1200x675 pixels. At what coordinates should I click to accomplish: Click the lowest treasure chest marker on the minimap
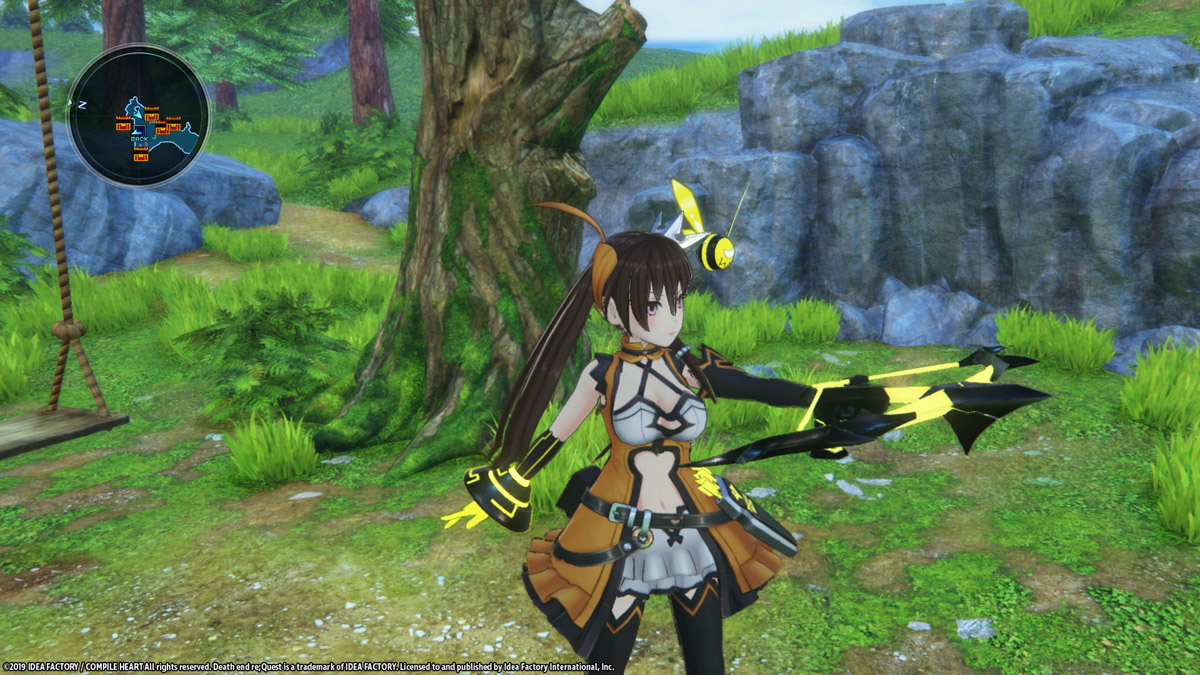tap(140, 157)
